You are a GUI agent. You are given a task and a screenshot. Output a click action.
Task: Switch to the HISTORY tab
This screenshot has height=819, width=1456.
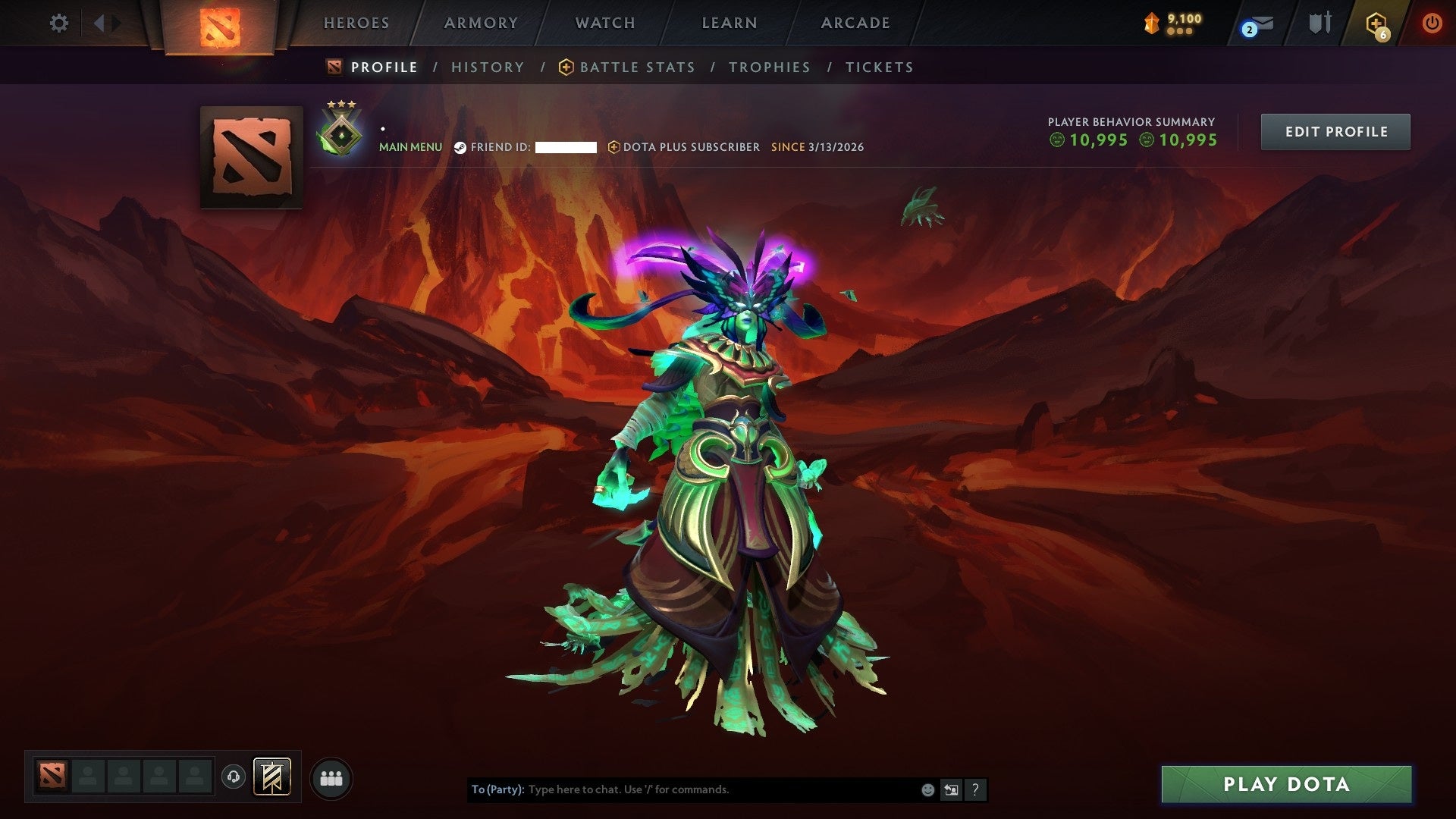[488, 67]
